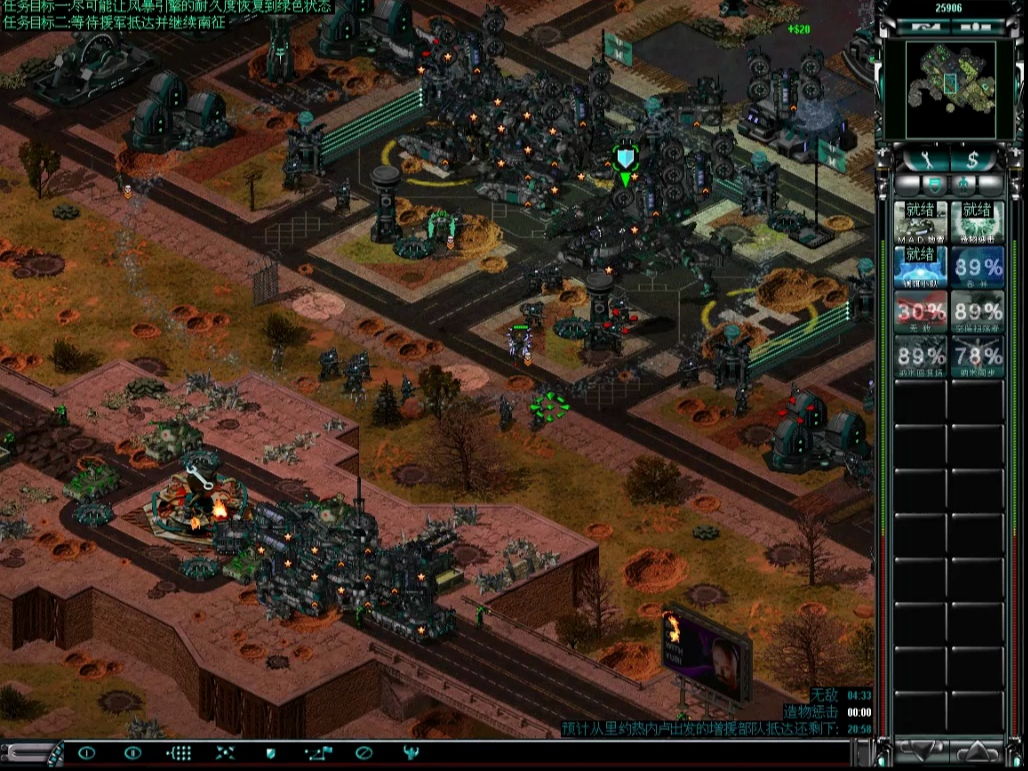Click the circled II command button
The image size is (1028, 771).
click(133, 753)
